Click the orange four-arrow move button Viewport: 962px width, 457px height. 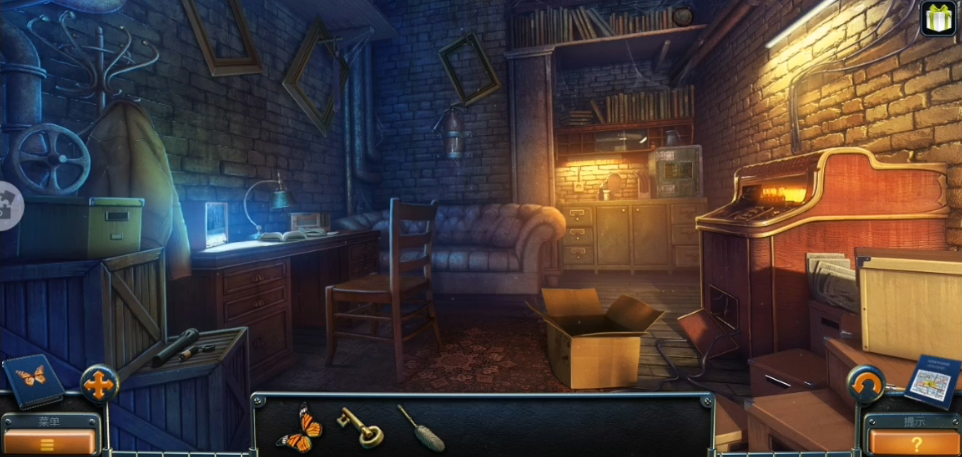coord(99,383)
